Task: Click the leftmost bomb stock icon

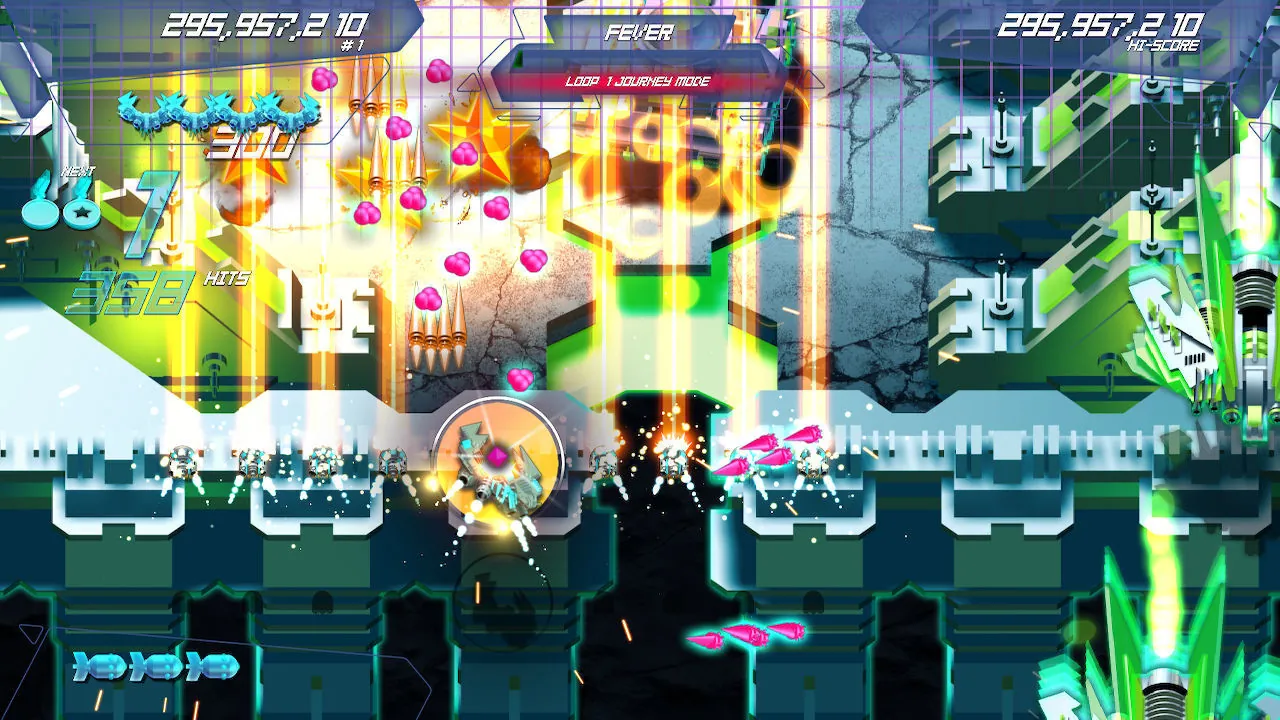Action: point(98,664)
